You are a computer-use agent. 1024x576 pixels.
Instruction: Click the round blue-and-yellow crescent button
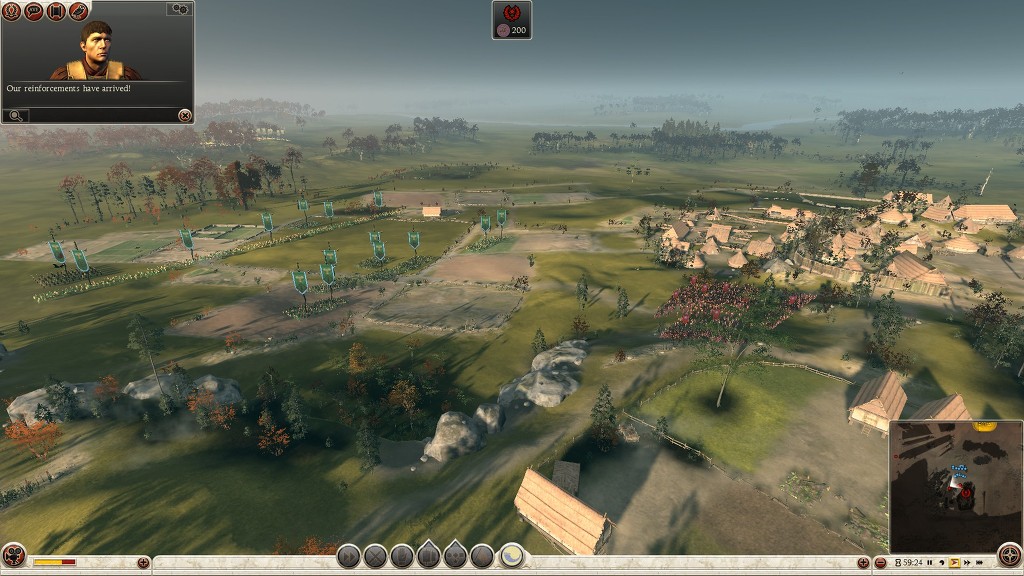(512, 555)
